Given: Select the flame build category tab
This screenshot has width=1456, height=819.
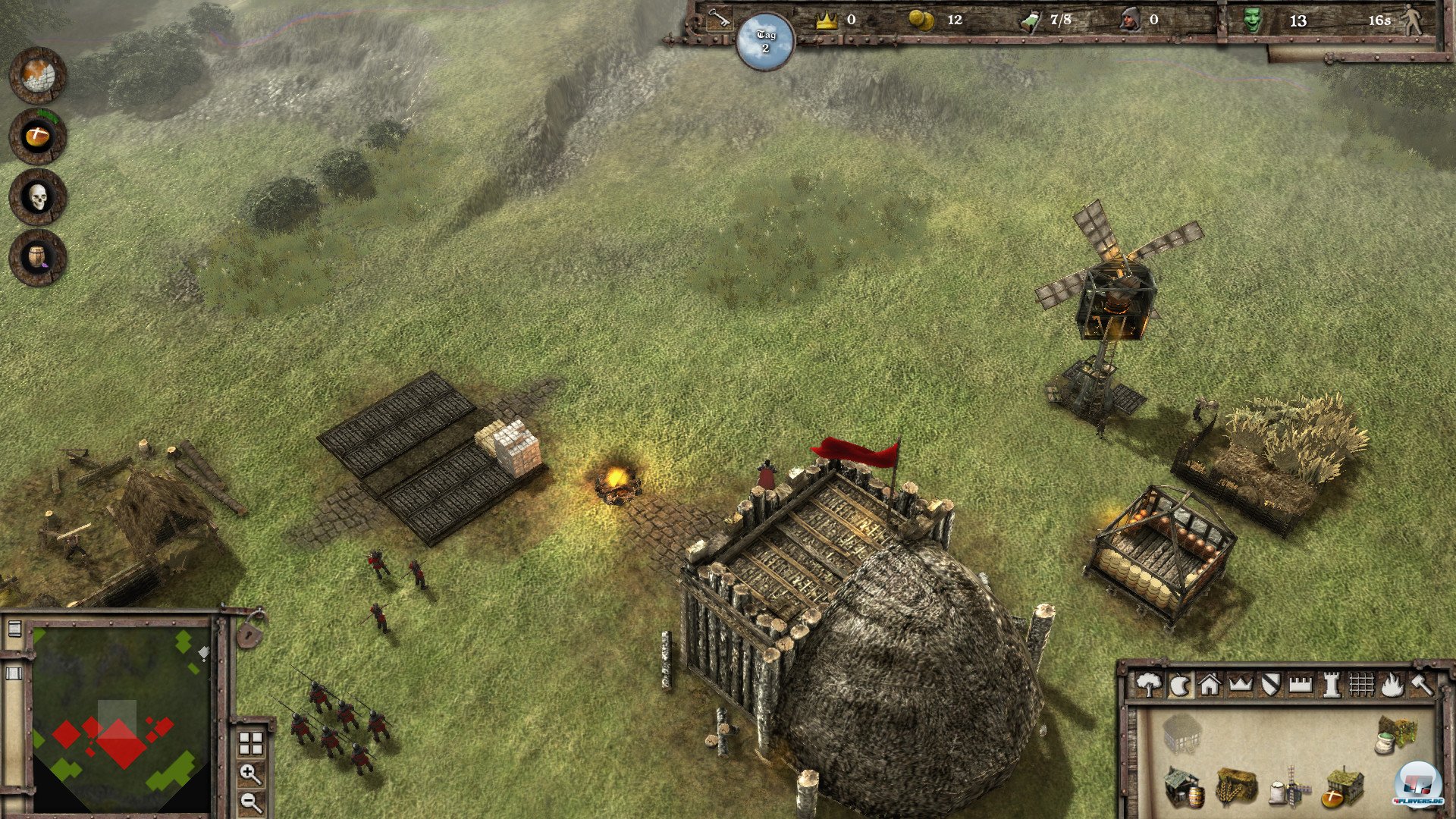Looking at the screenshot, I should tap(1392, 685).
